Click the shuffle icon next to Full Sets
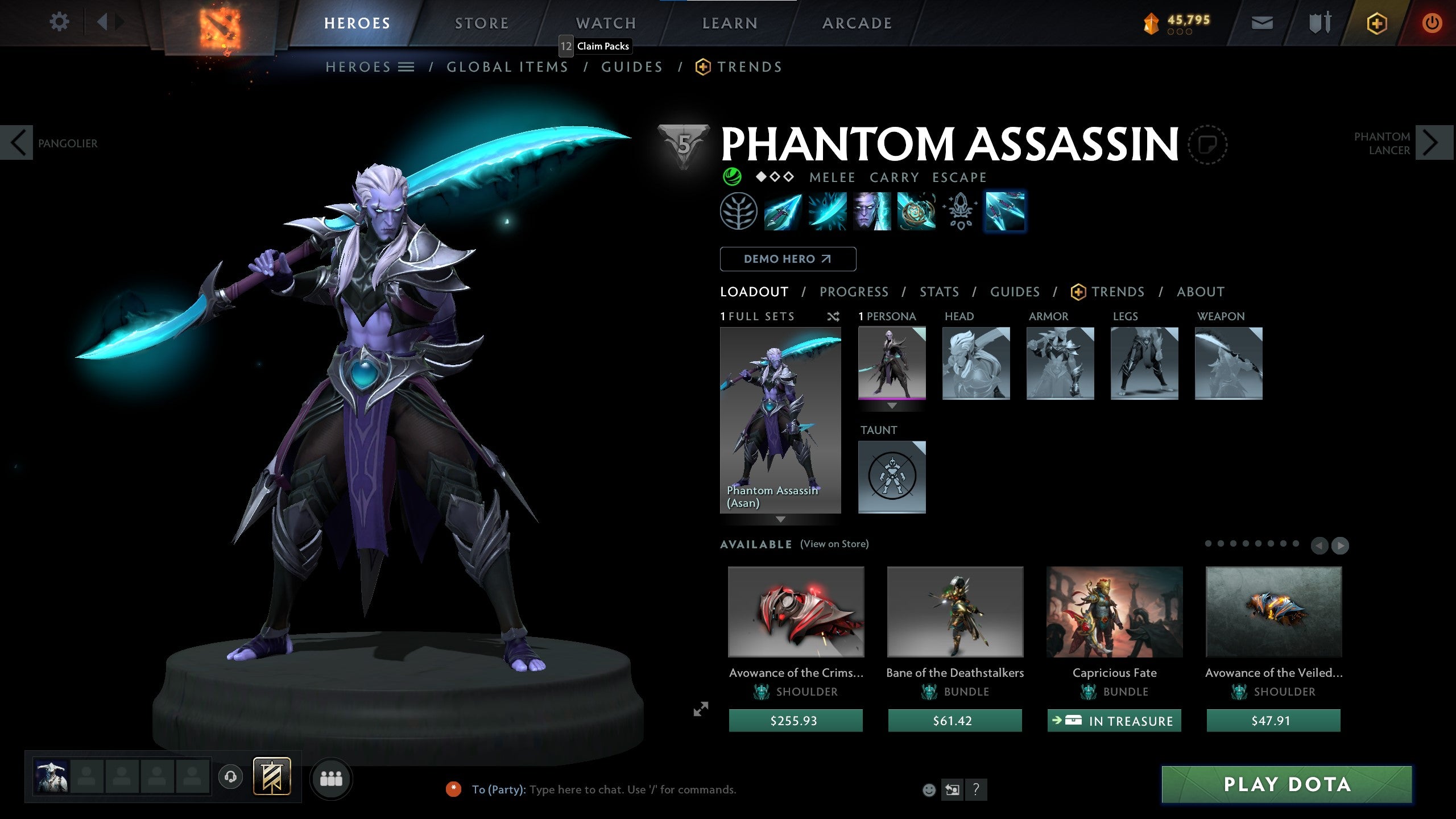1456x819 pixels. tap(834, 317)
